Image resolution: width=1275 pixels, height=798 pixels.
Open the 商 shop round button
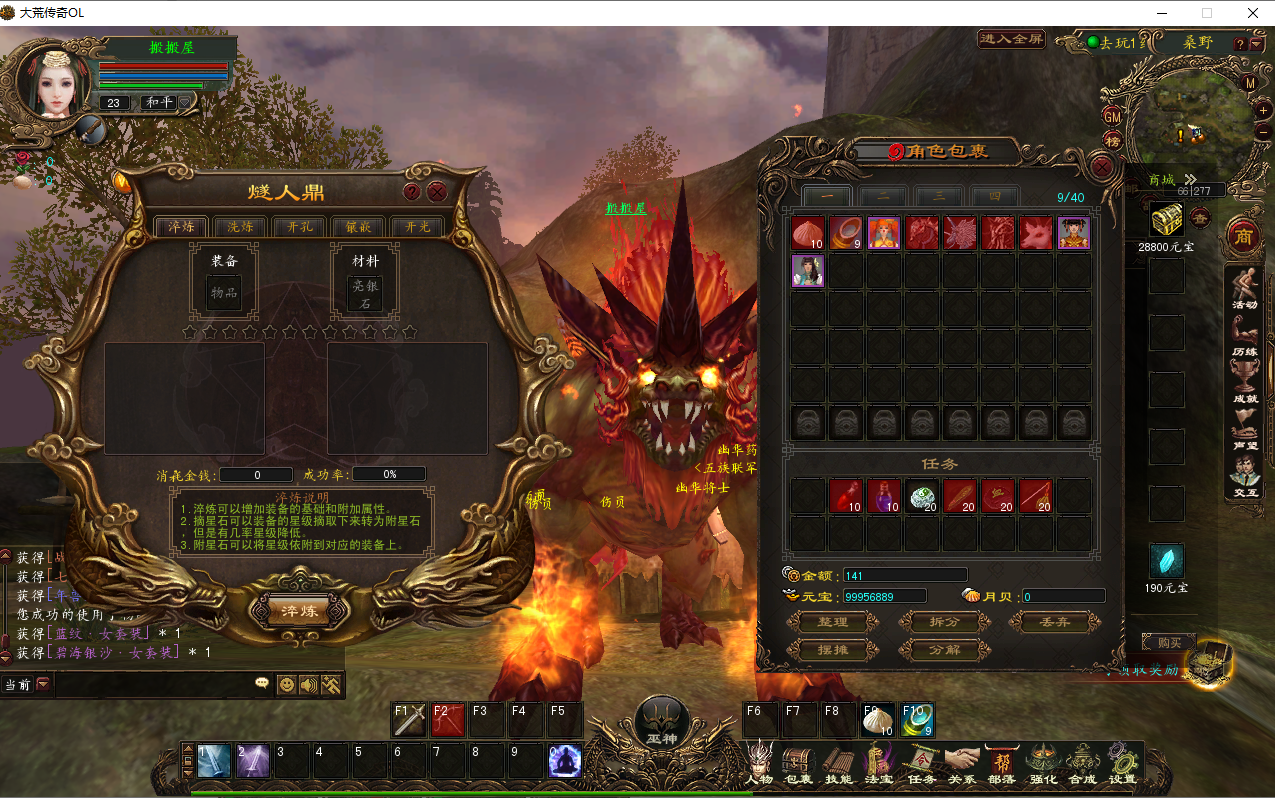coord(1243,236)
